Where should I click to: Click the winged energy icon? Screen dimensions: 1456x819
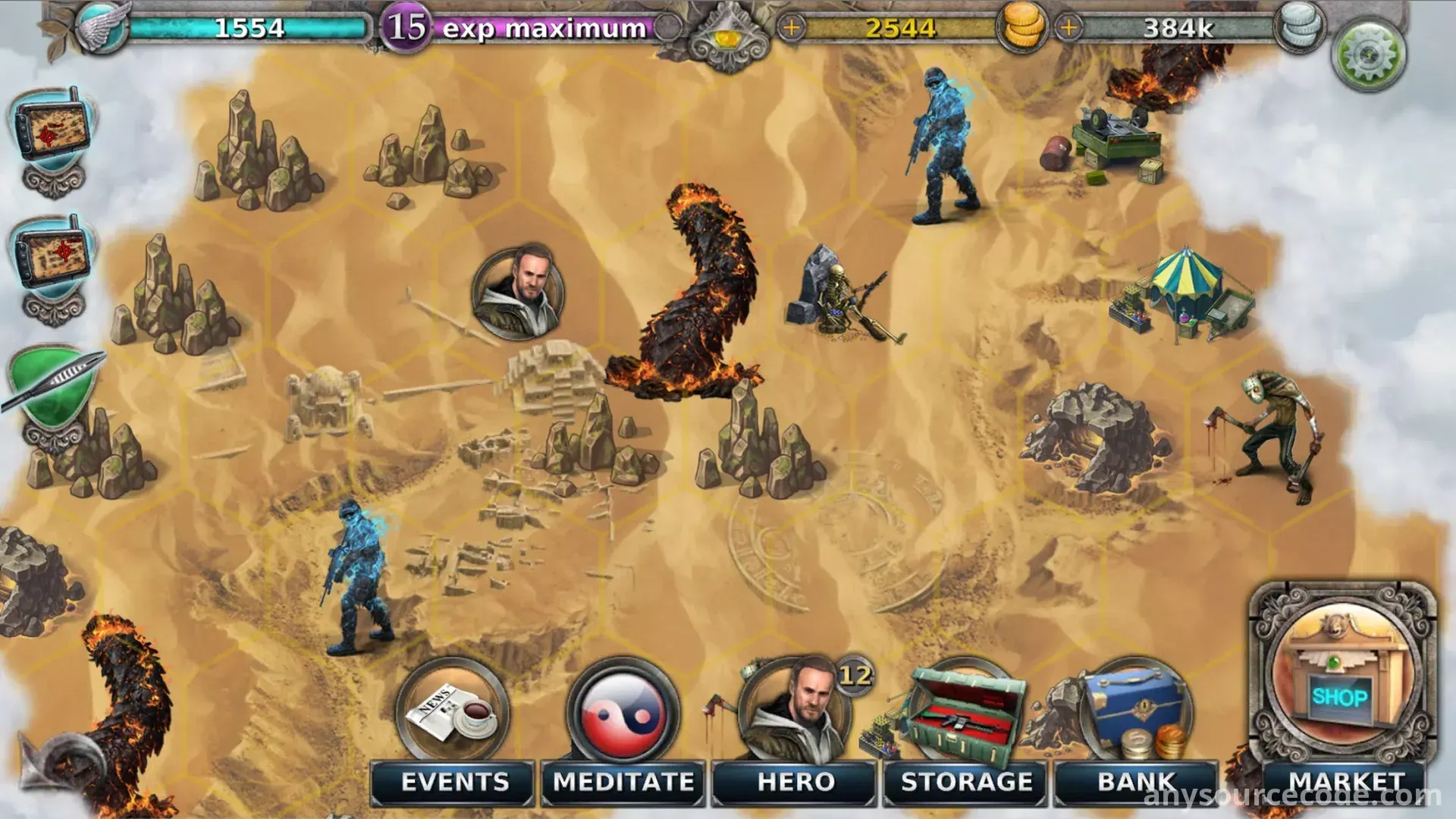[x=104, y=28]
